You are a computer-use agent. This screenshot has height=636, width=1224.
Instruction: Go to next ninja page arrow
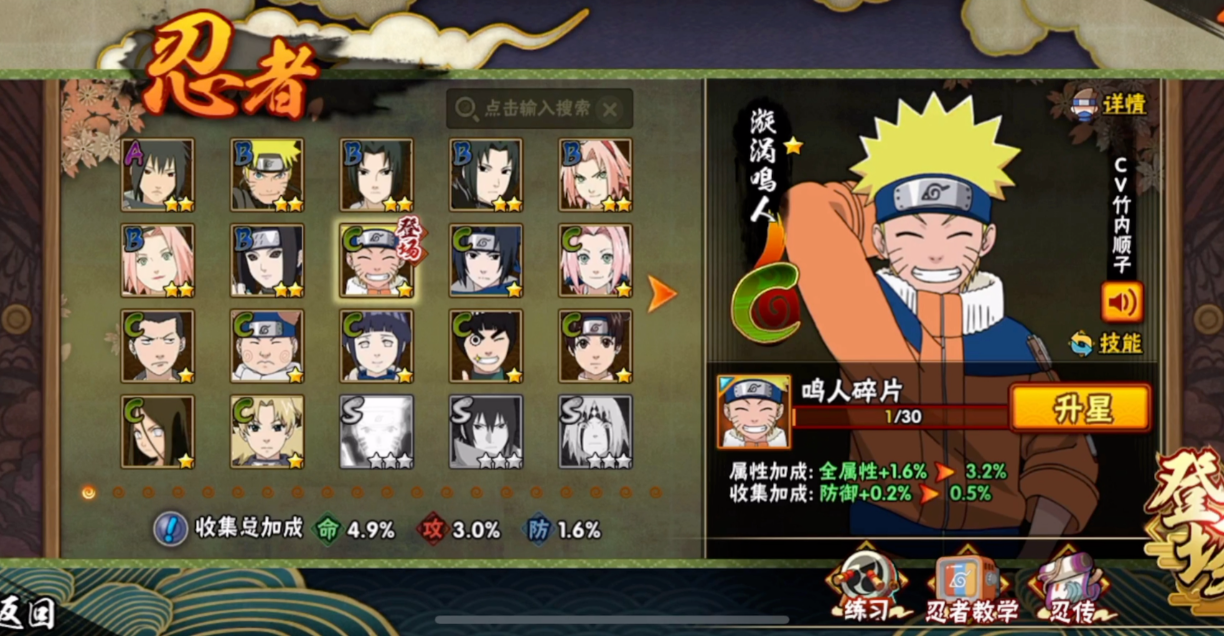[x=661, y=292]
